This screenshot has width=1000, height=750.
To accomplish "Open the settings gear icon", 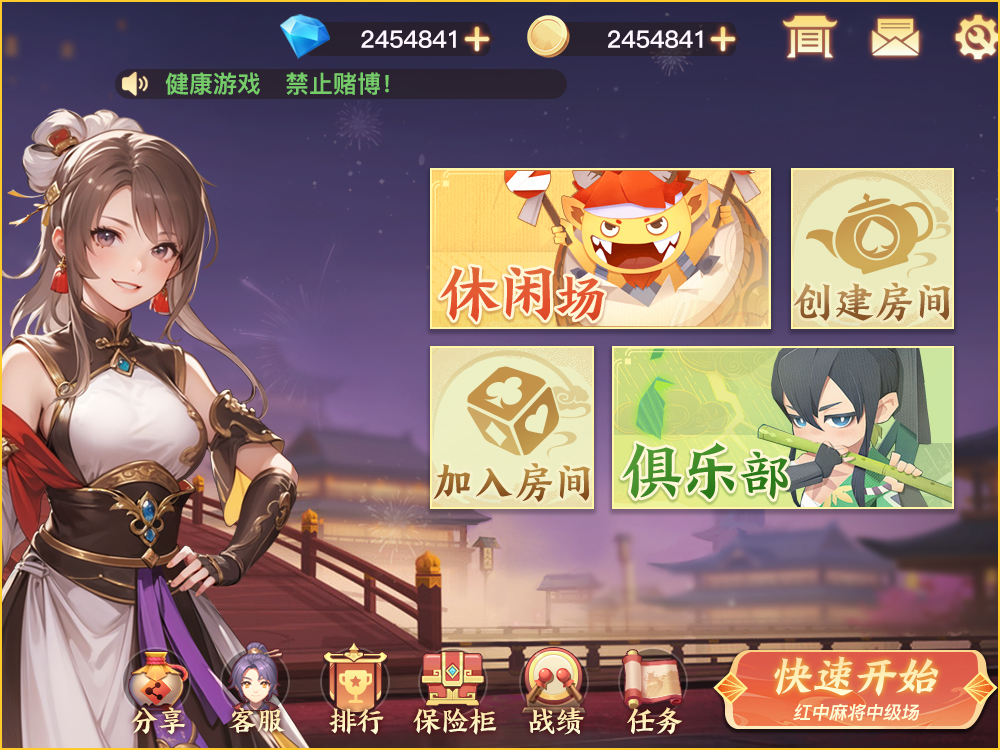I will click(x=975, y=38).
